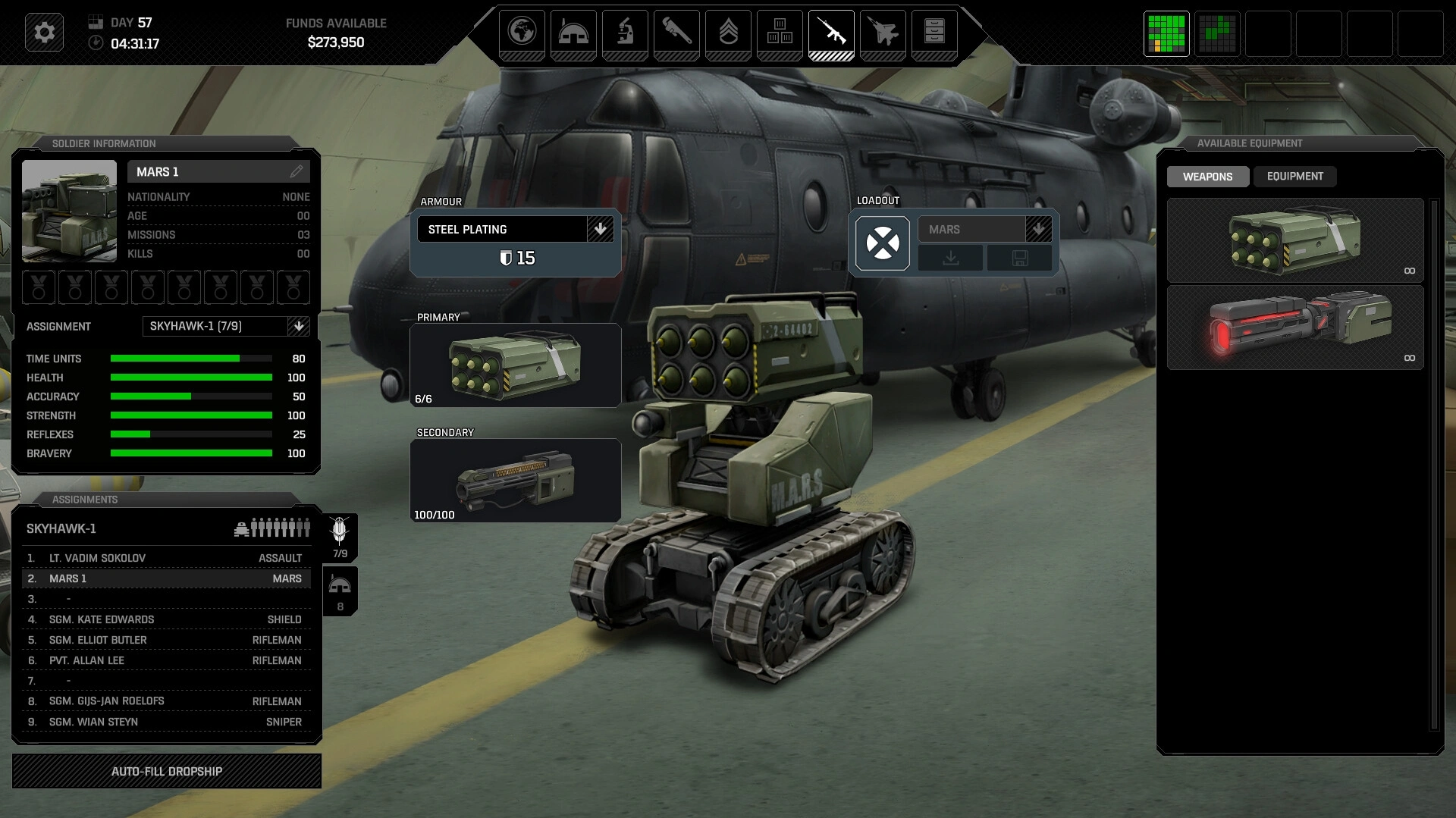Open the sergeant-chevrons personnel screen
Viewport: 1456px width, 818px height.
tap(728, 33)
